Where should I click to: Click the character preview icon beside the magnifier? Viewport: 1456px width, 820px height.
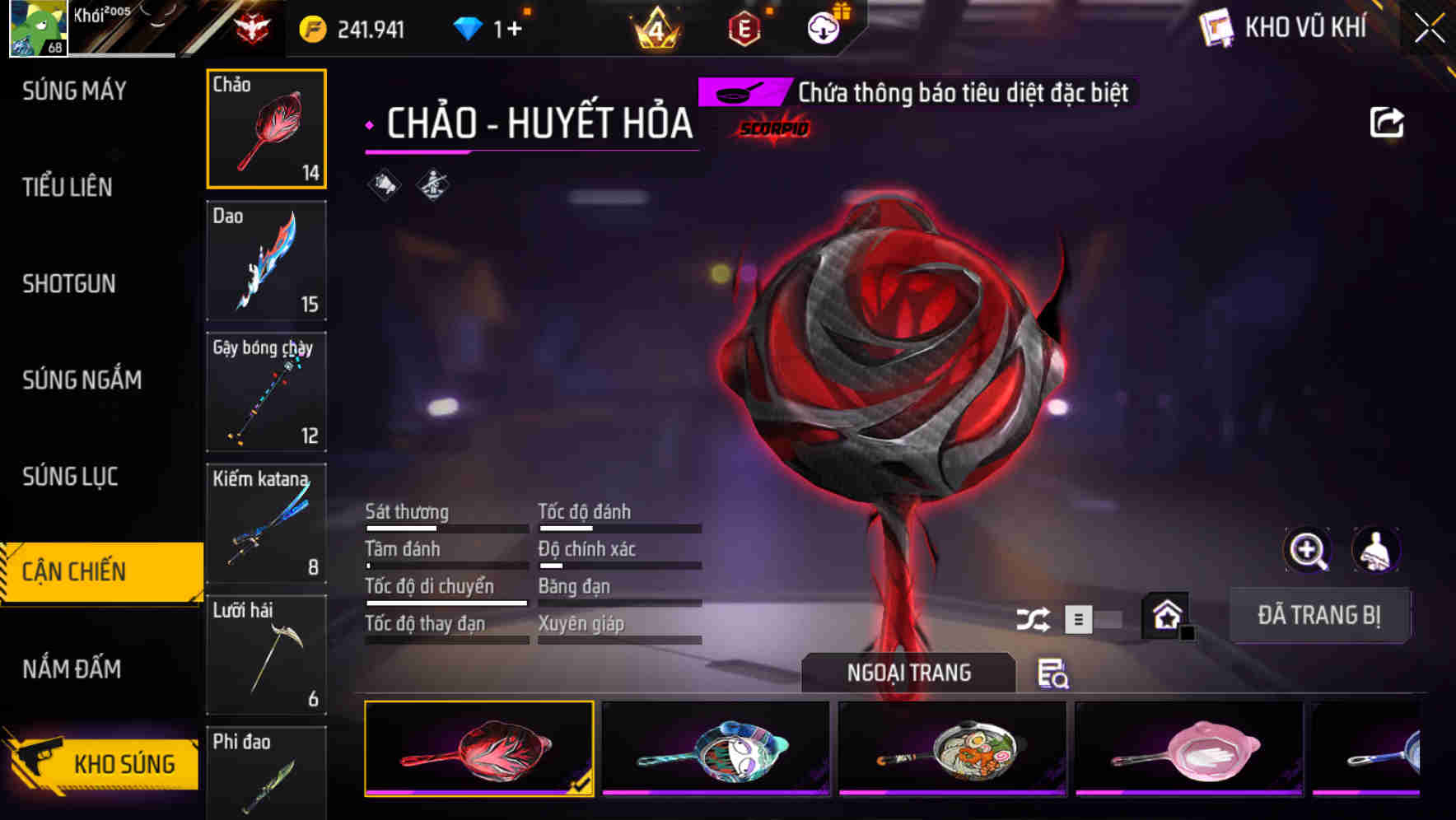click(1375, 550)
